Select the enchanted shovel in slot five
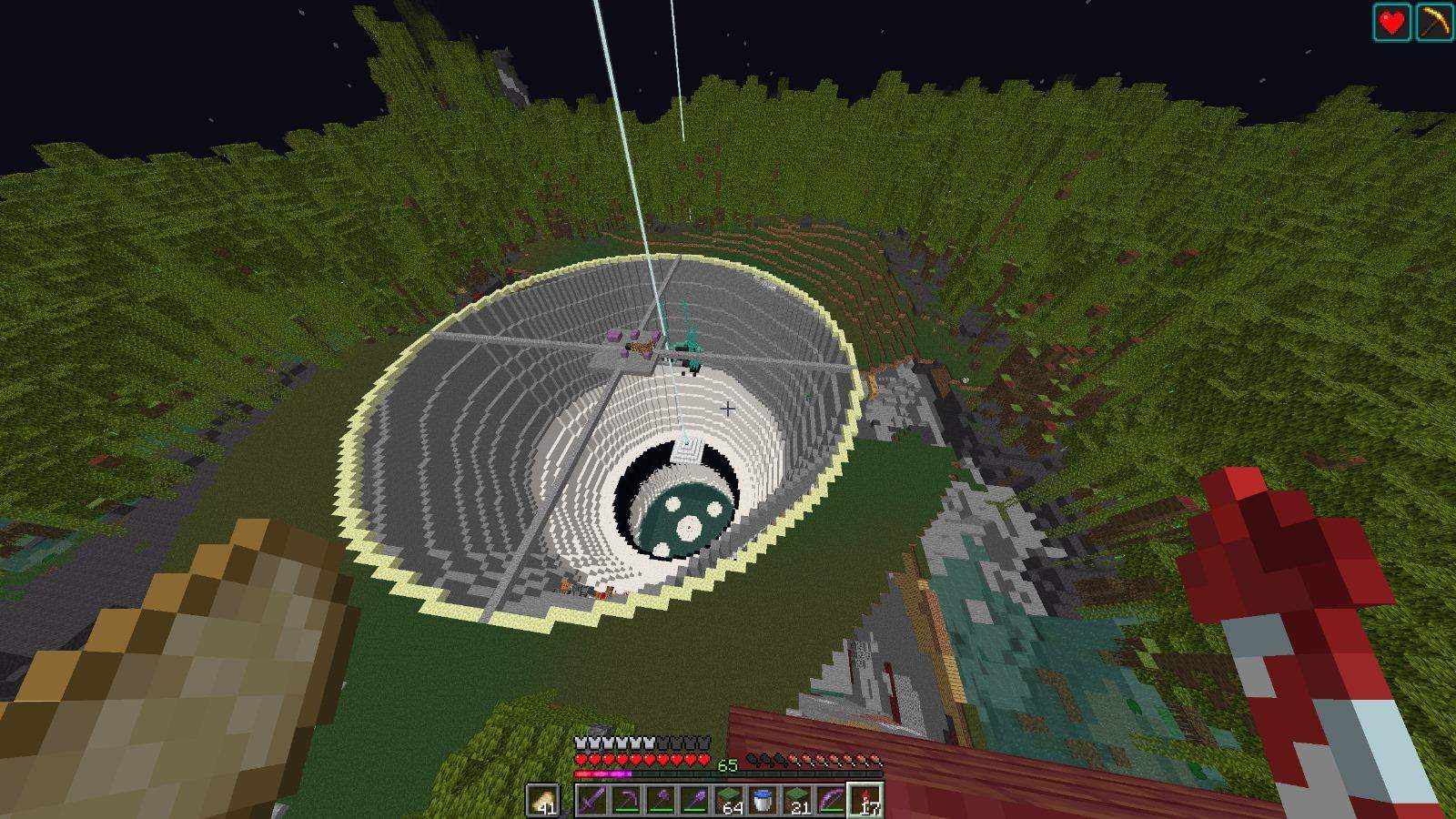Image resolution: width=1456 pixels, height=819 pixels. click(x=696, y=799)
